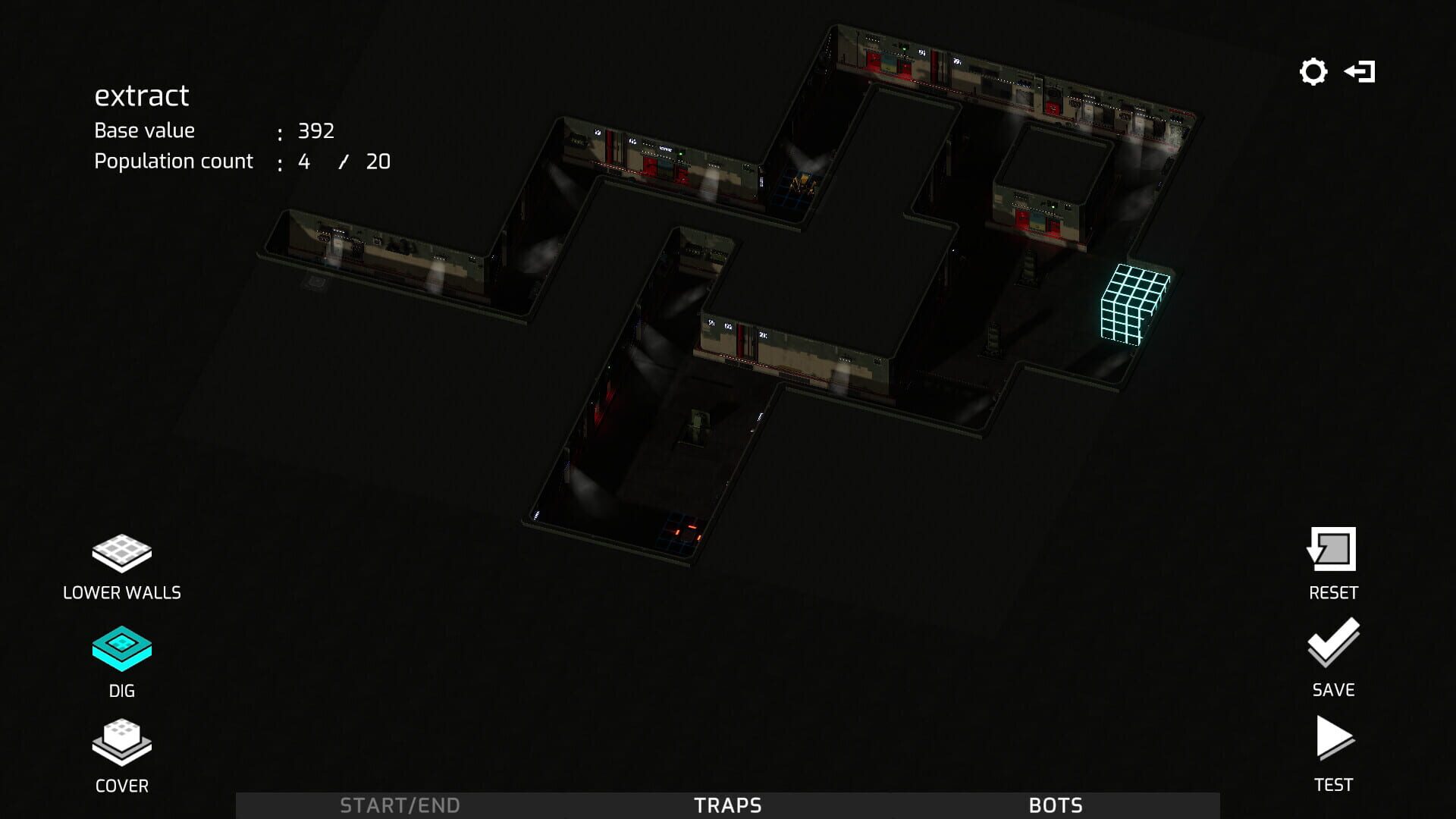Click the RESET label
The height and width of the screenshot is (819, 1456).
pos(1332,594)
